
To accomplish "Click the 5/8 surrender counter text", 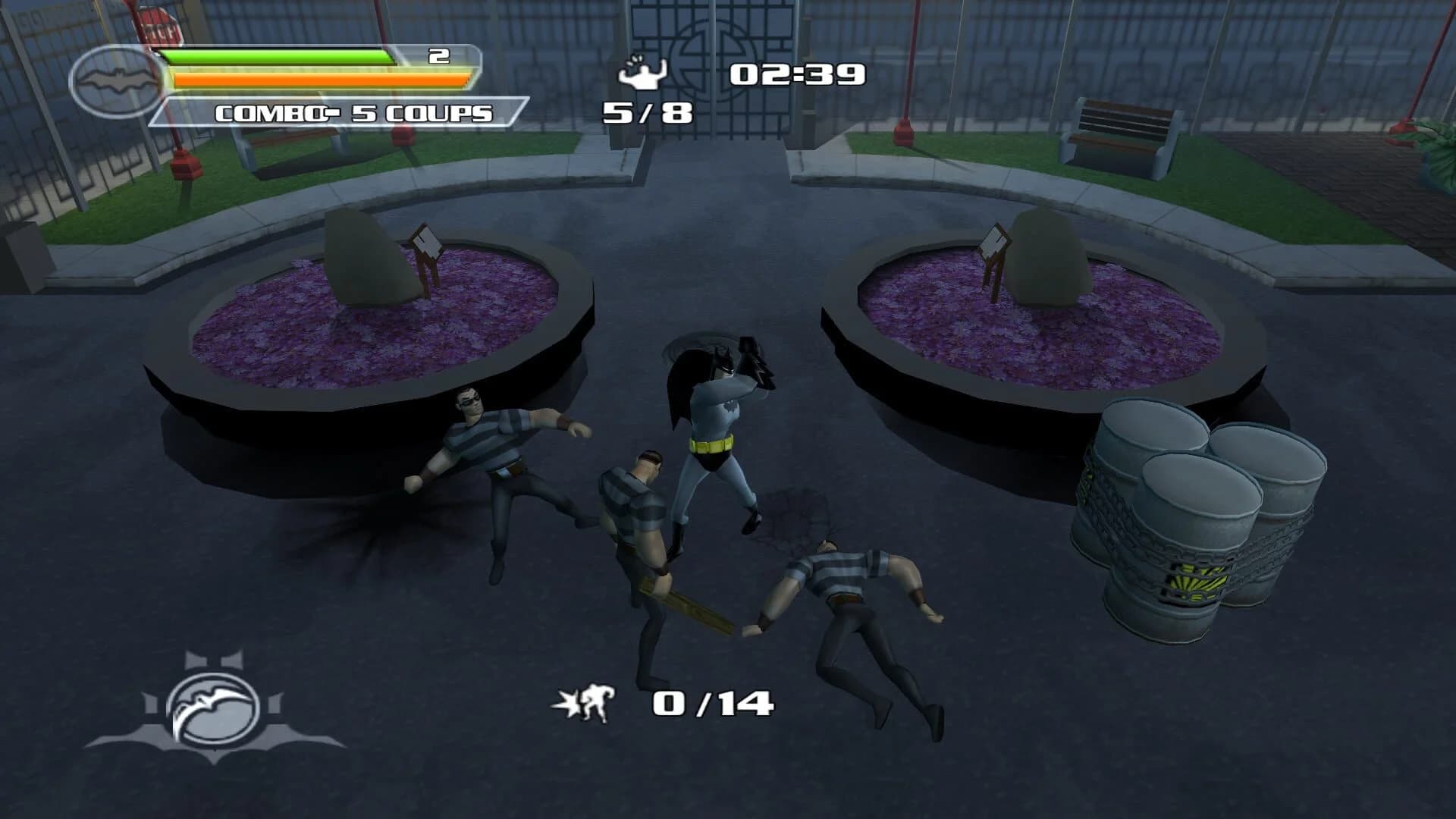I will pyautogui.click(x=646, y=114).
